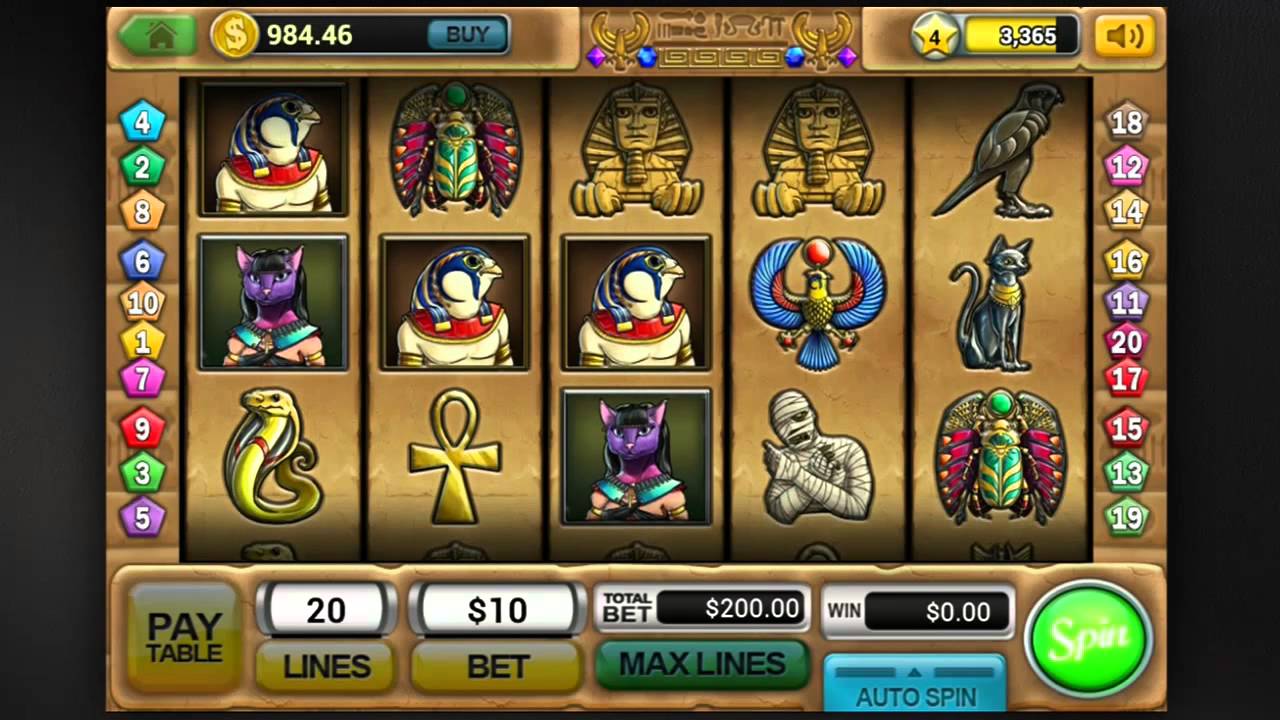The width and height of the screenshot is (1280, 720).
Task: Click the gold dollar coin icon
Action: pyautogui.click(x=234, y=35)
